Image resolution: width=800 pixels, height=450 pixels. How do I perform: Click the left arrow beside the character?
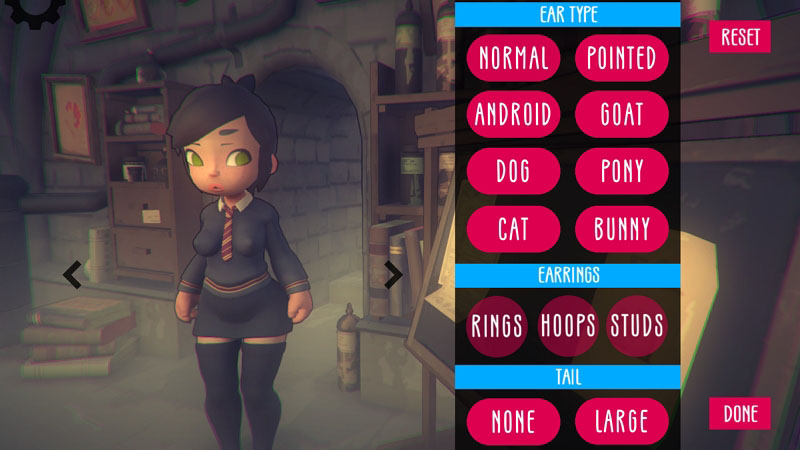(72, 274)
